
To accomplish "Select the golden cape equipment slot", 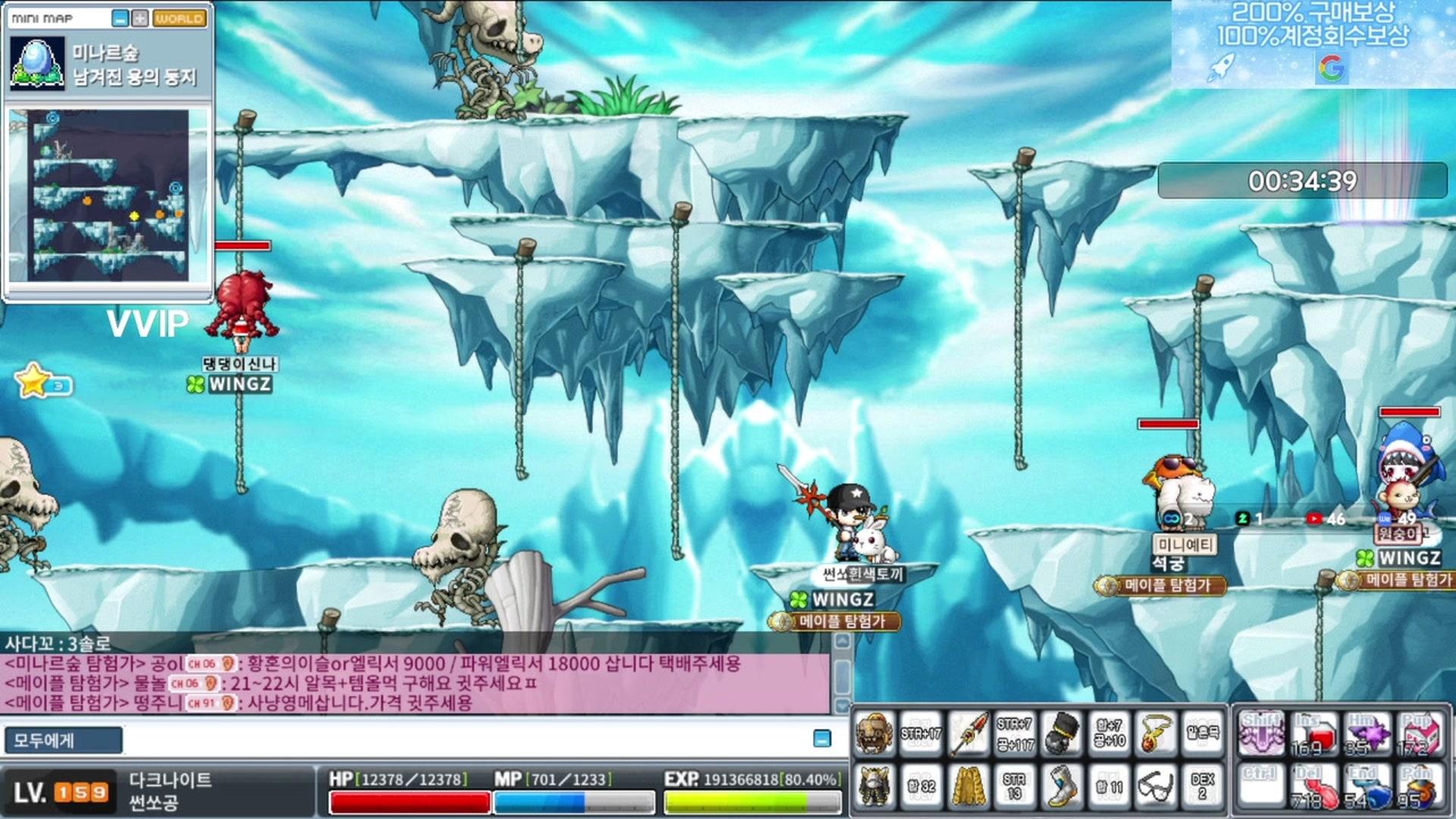I will 968,785.
